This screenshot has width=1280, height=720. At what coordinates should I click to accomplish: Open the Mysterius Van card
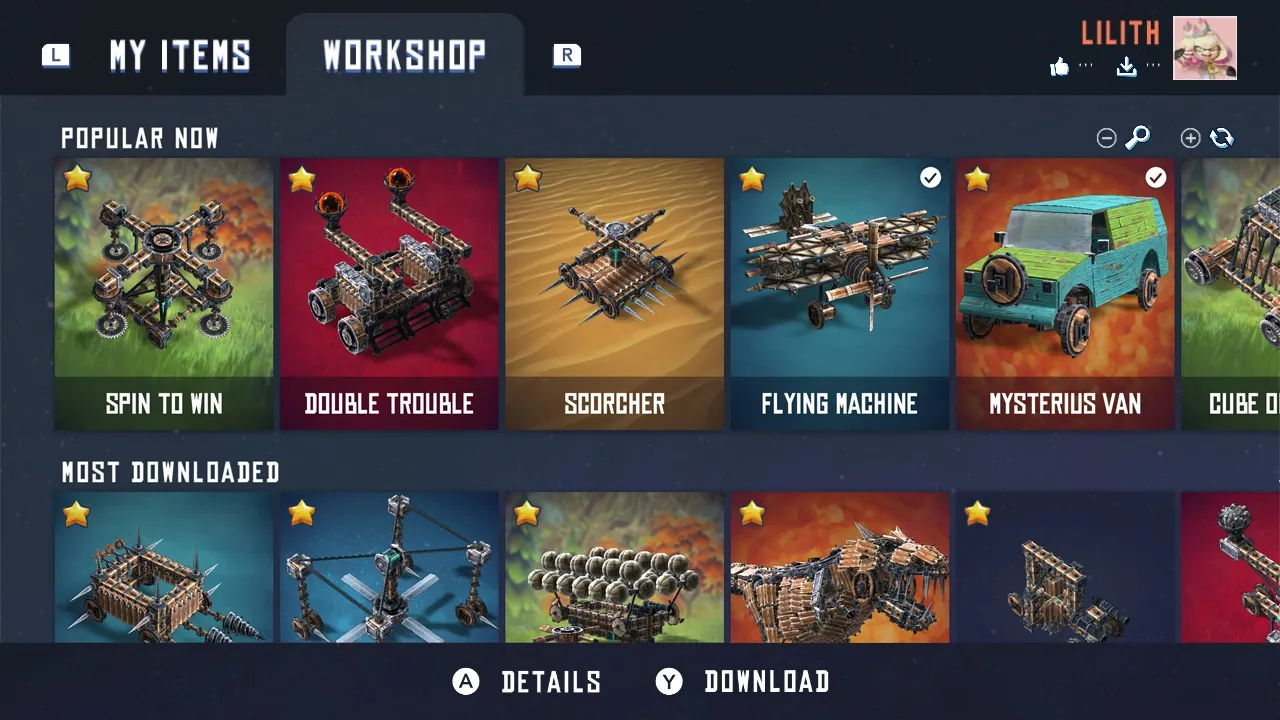[x=1065, y=294]
